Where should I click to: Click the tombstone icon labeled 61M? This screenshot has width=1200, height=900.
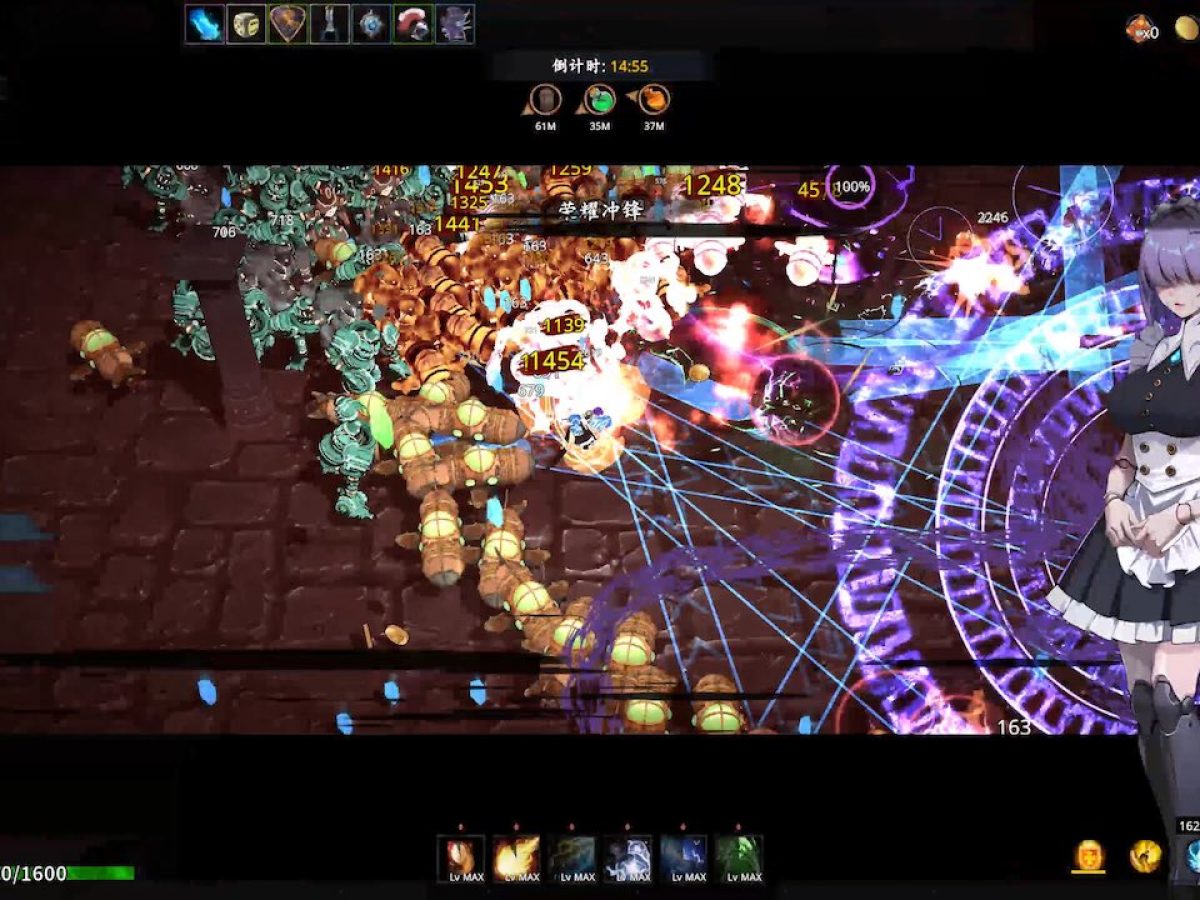545,100
